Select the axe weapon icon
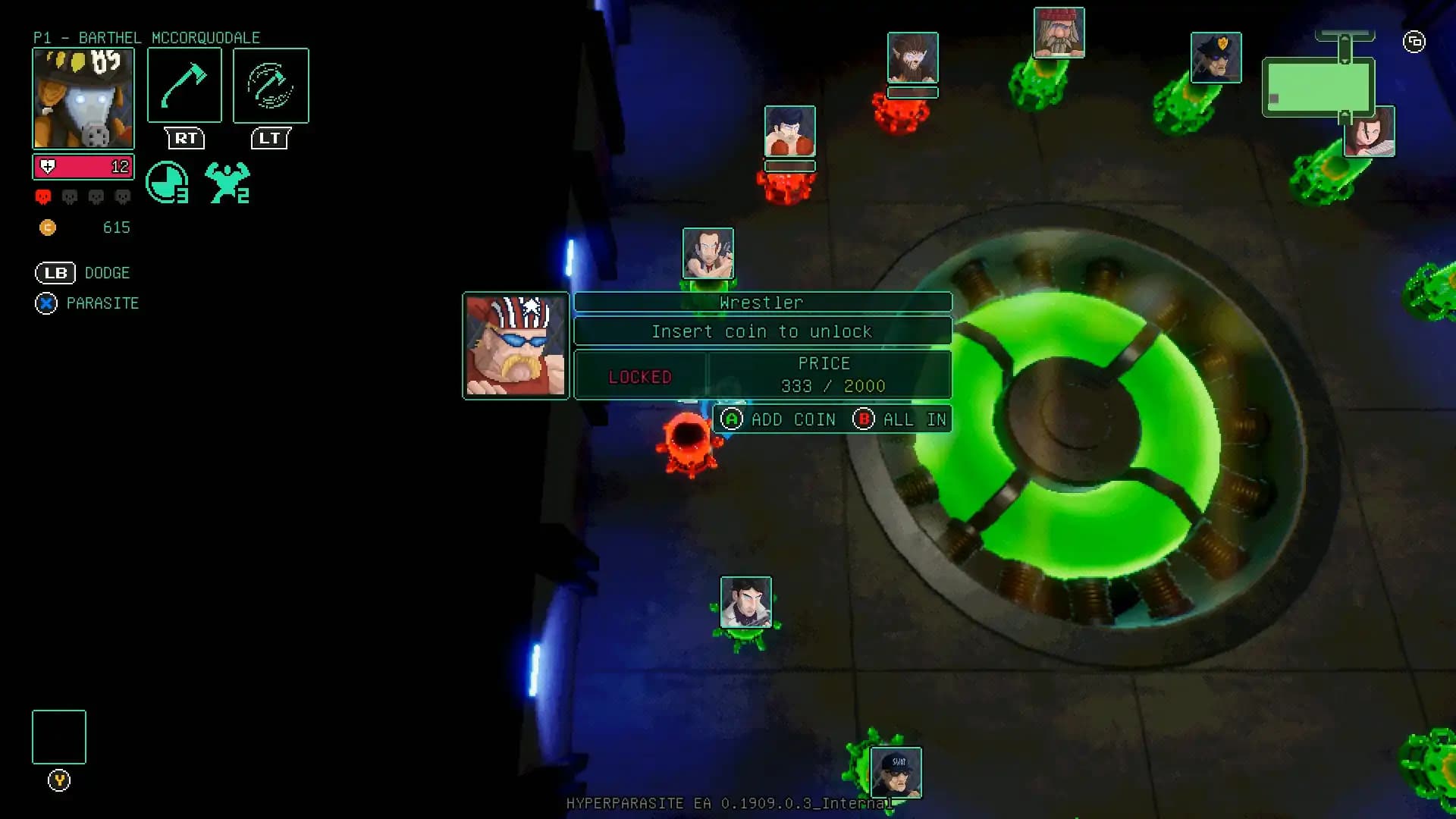This screenshot has height=819, width=1456. (x=184, y=85)
